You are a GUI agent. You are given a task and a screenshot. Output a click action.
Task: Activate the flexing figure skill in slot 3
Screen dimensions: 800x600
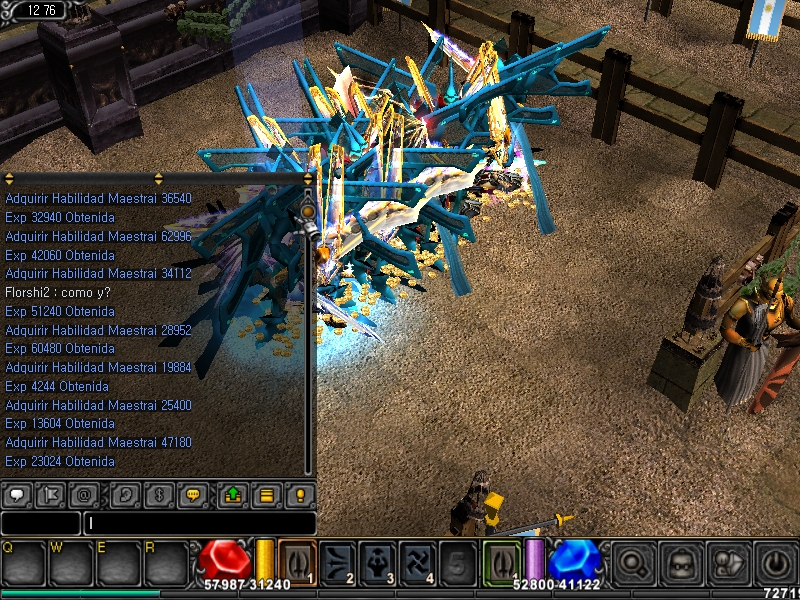(x=380, y=561)
